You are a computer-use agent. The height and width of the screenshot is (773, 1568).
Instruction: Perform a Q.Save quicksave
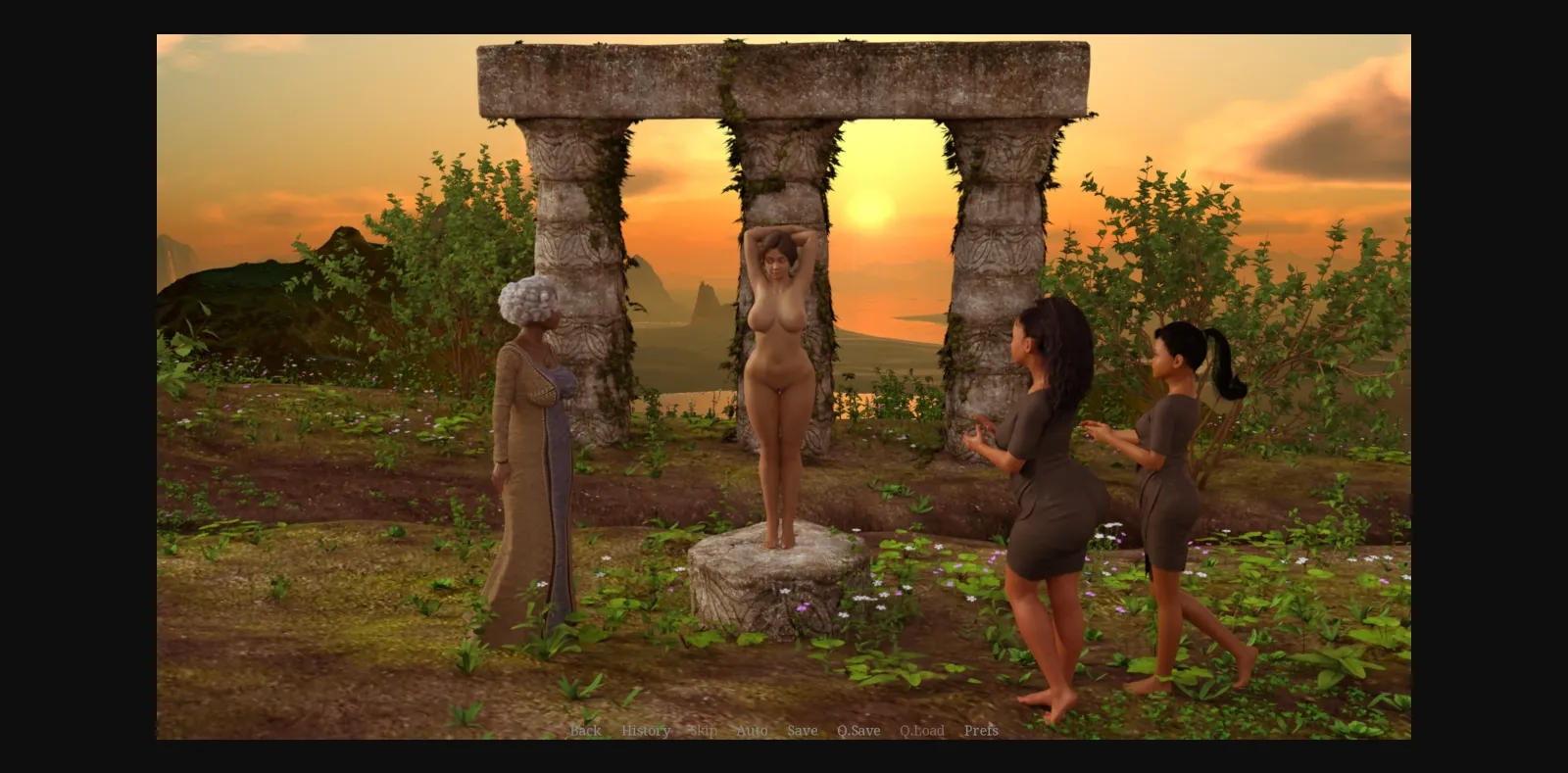[x=858, y=731]
